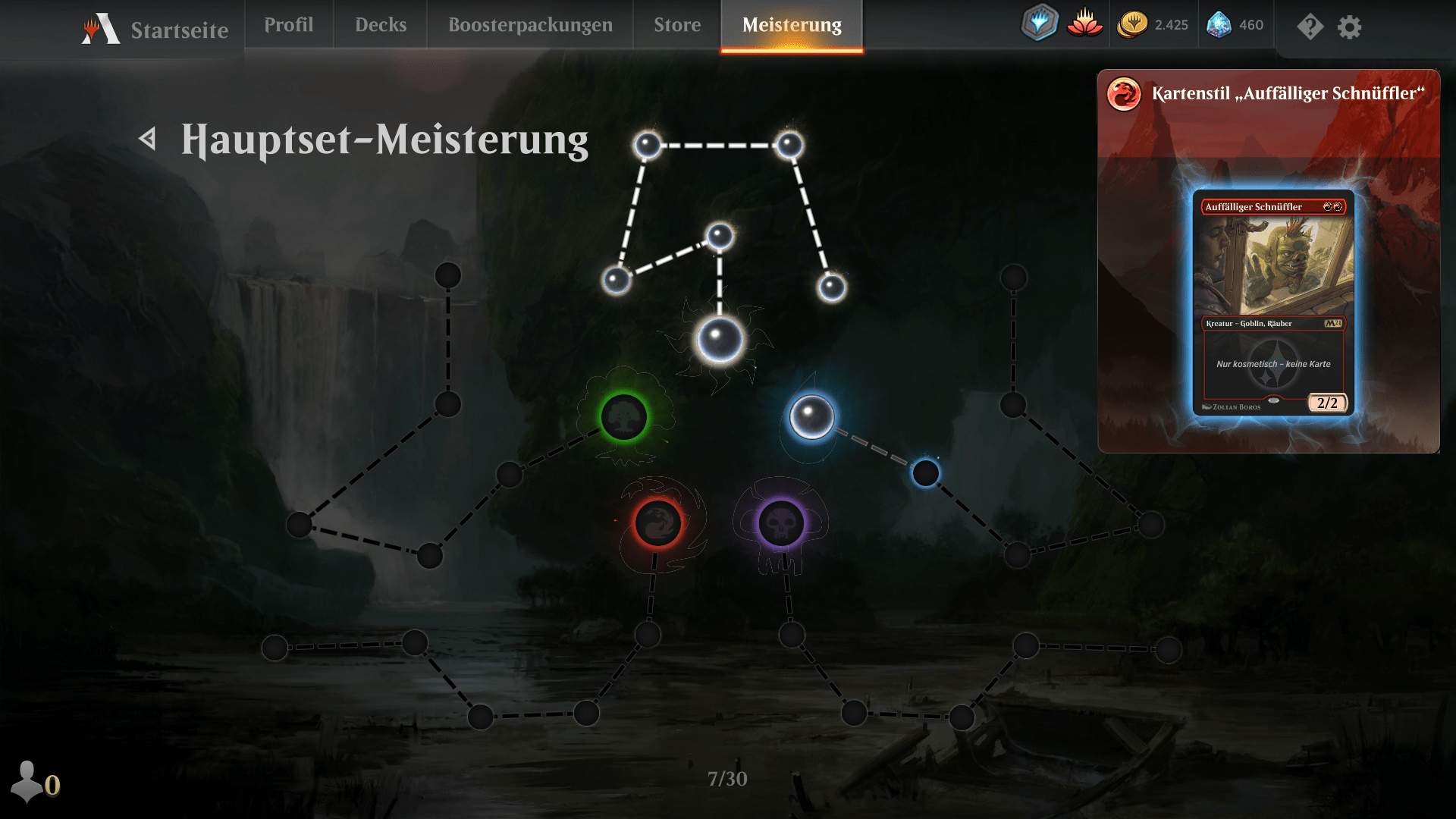Switch to the Decks tab
The image size is (1456, 819).
tap(381, 25)
